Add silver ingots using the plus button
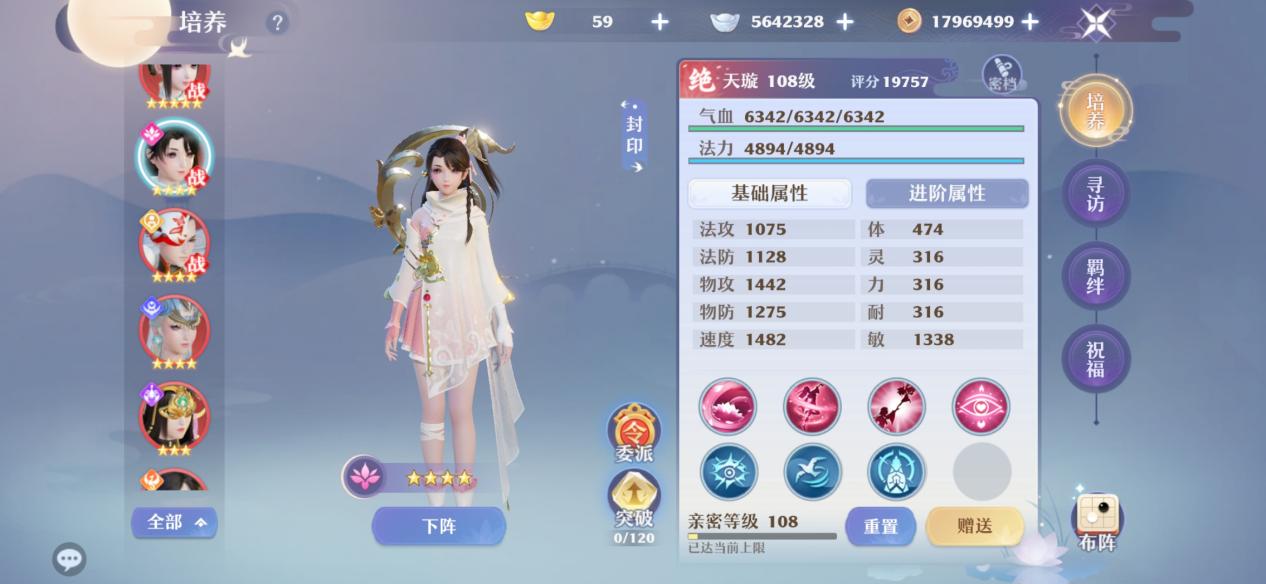 [x=845, y=22]
